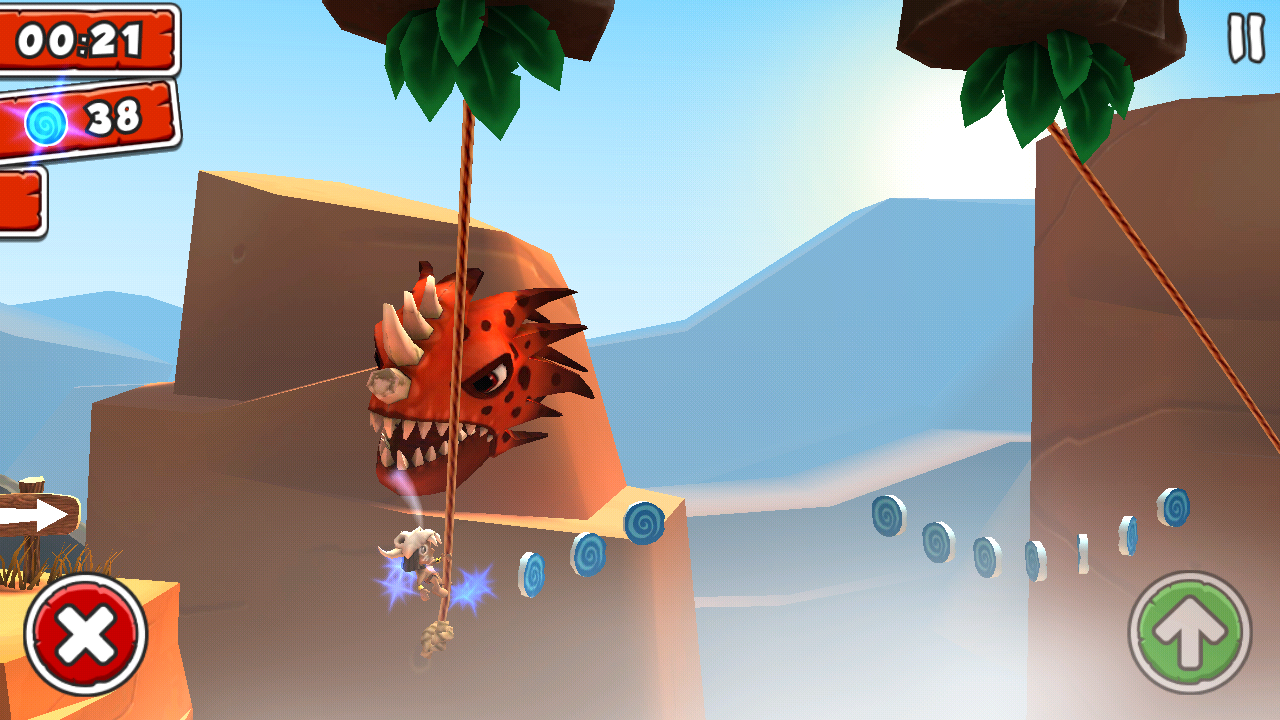Hit the red X action button
The height and width of the screenshot is (720, 1280).
86,634
